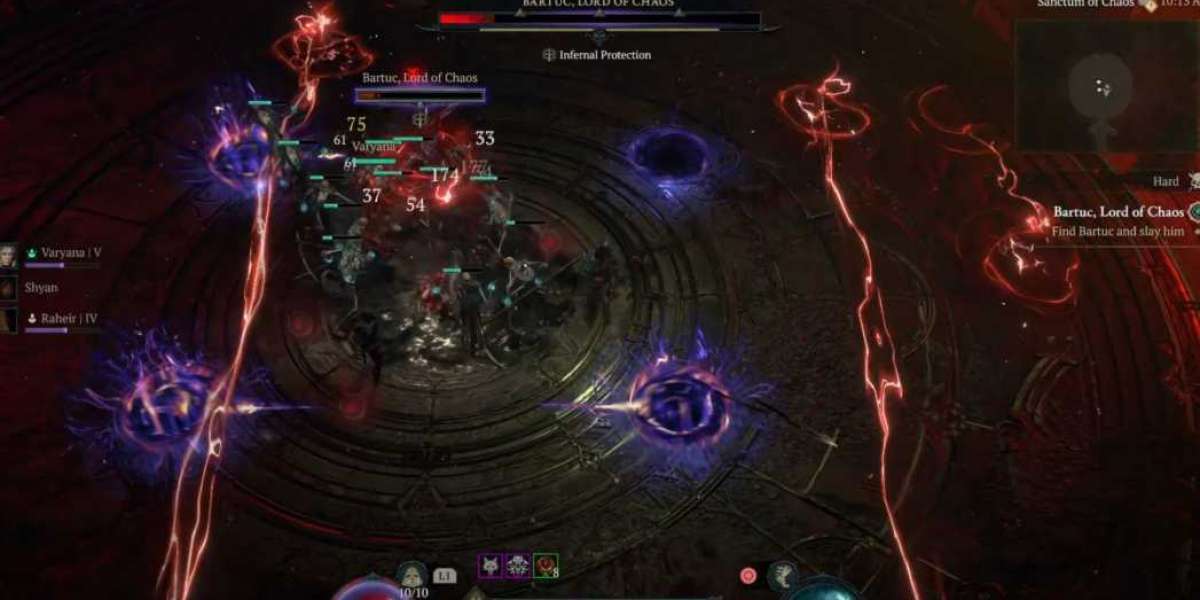Inspect the green-bordered buff with 8 stacks
Viewport: 1200px width, 600px height.
[x=545, y=566]
